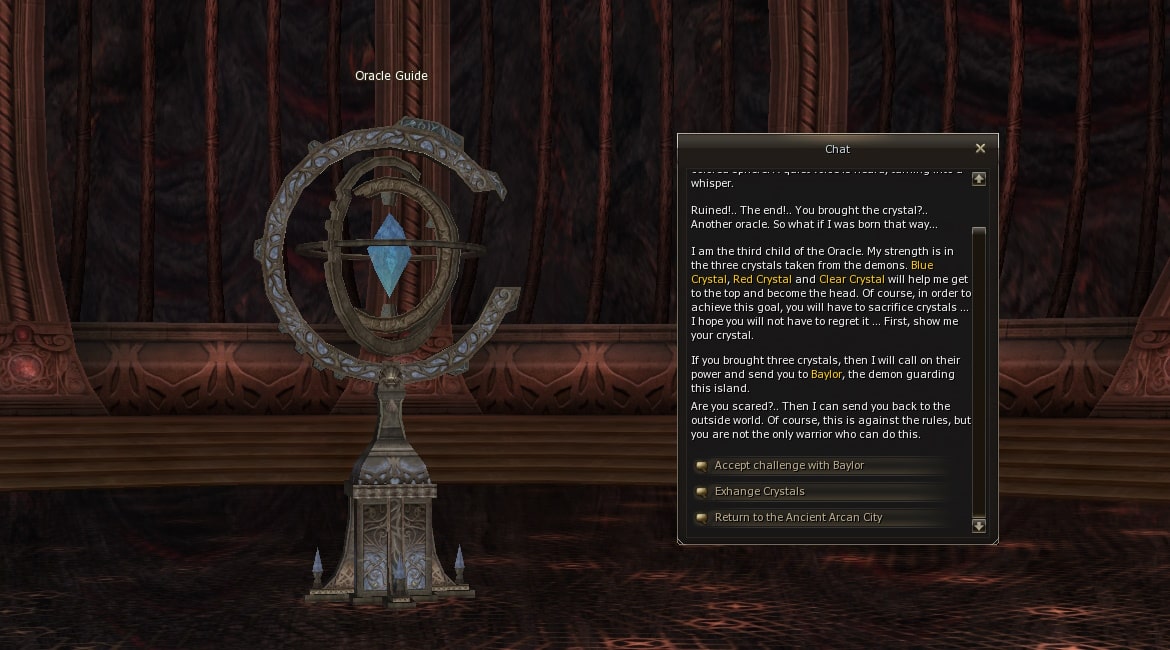This screenshot has width=1170, height=650.
Task: Choose the Exhange Crystals option
Action: [x=759, y=492]
